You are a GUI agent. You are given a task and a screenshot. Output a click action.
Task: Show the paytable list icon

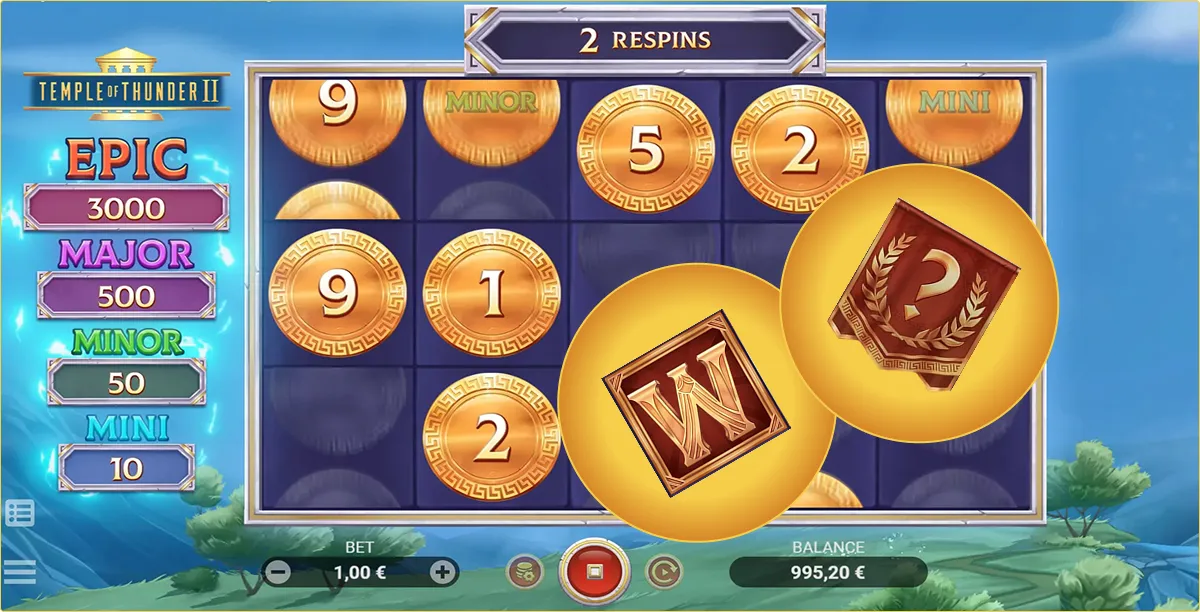(19, 513)
